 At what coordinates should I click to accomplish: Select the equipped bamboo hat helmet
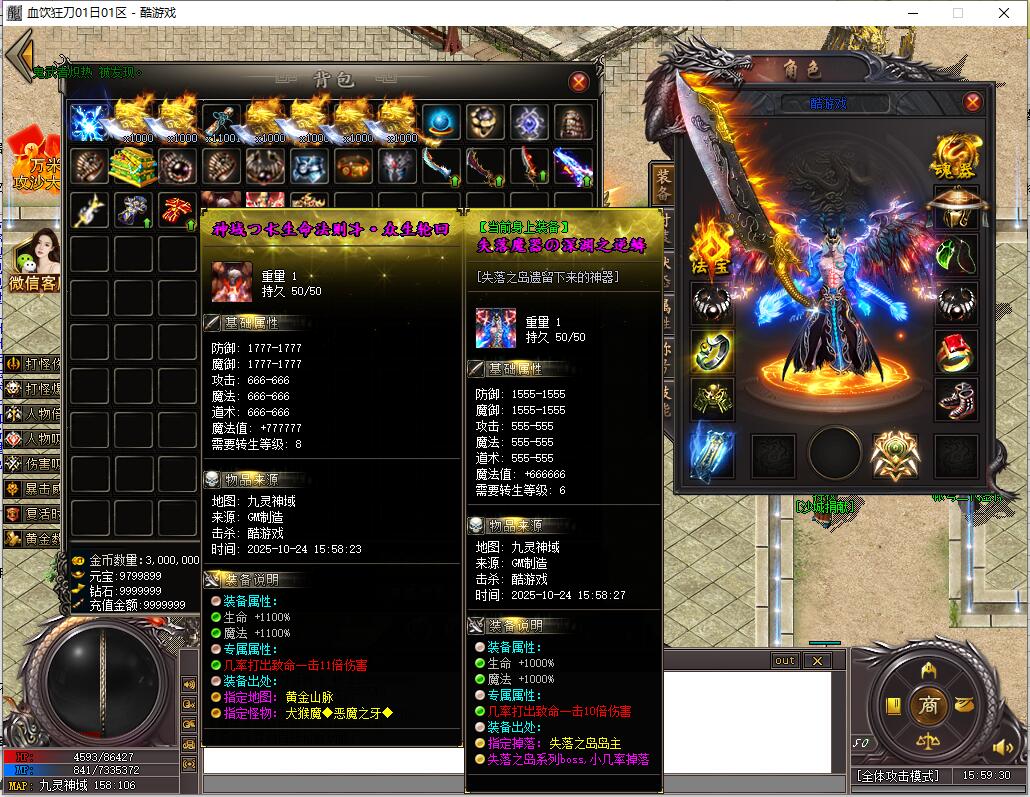click(955, 208)
